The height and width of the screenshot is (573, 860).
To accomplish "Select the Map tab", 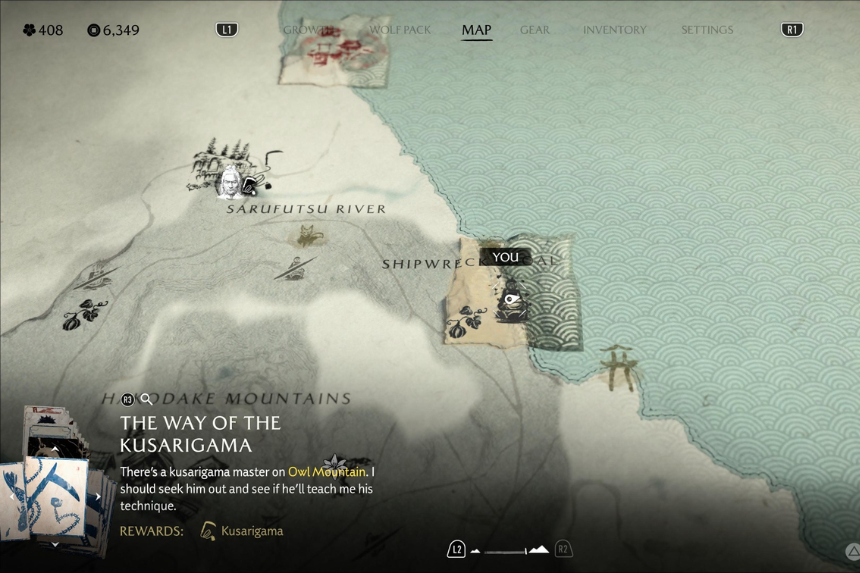I will [x=476, y=30].
